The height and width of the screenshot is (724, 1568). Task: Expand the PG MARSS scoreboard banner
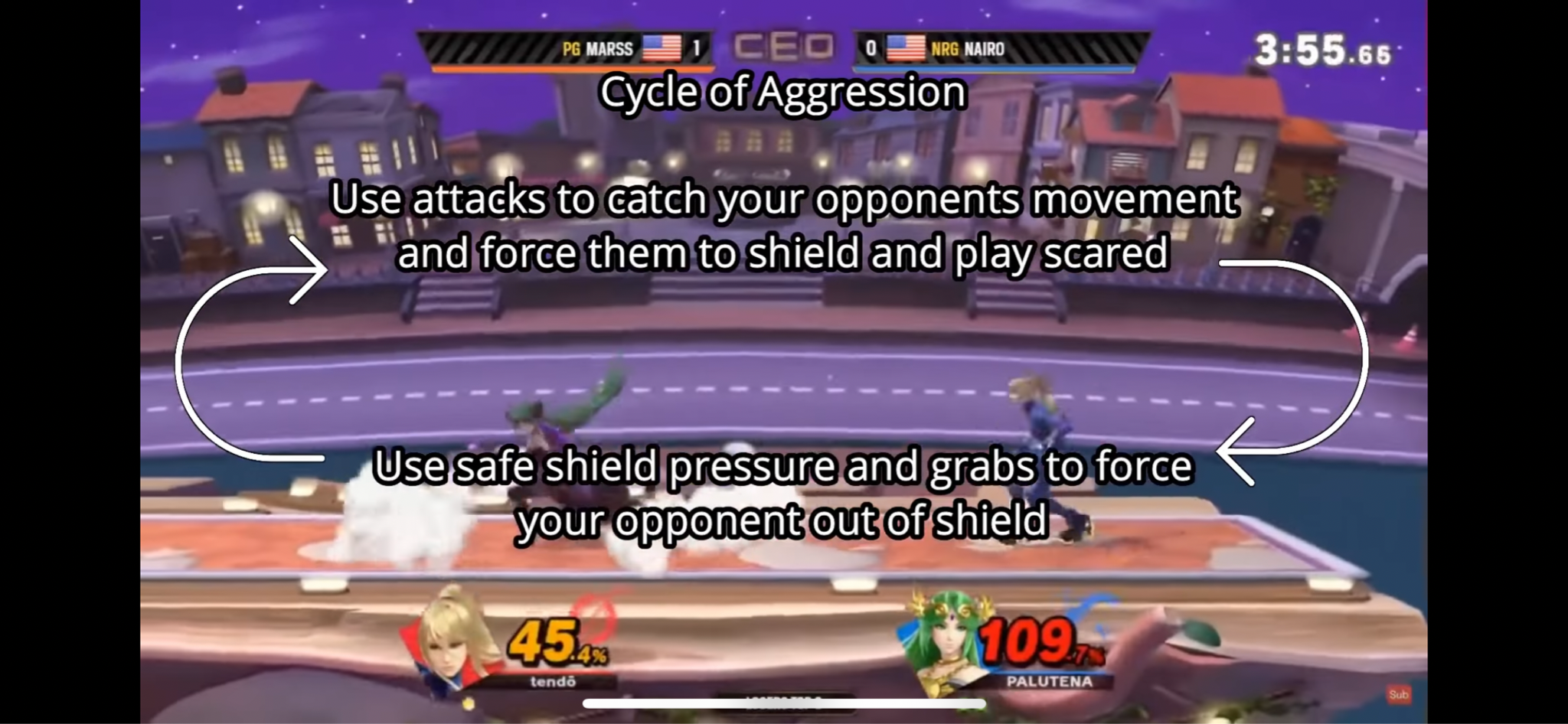point(536,48)
